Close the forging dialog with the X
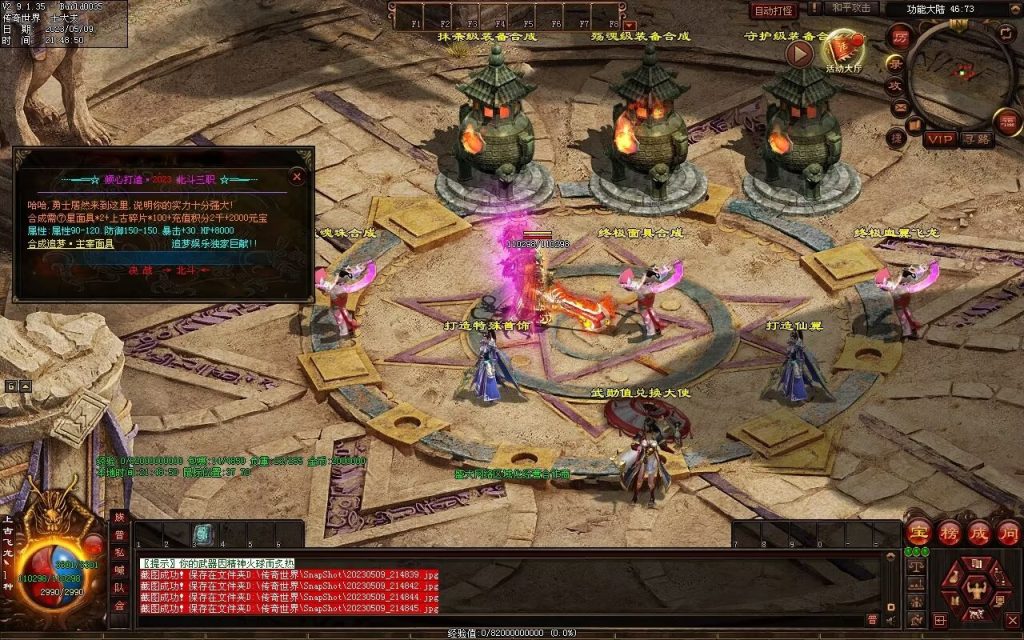The image size is (1024, 640). 297,177
